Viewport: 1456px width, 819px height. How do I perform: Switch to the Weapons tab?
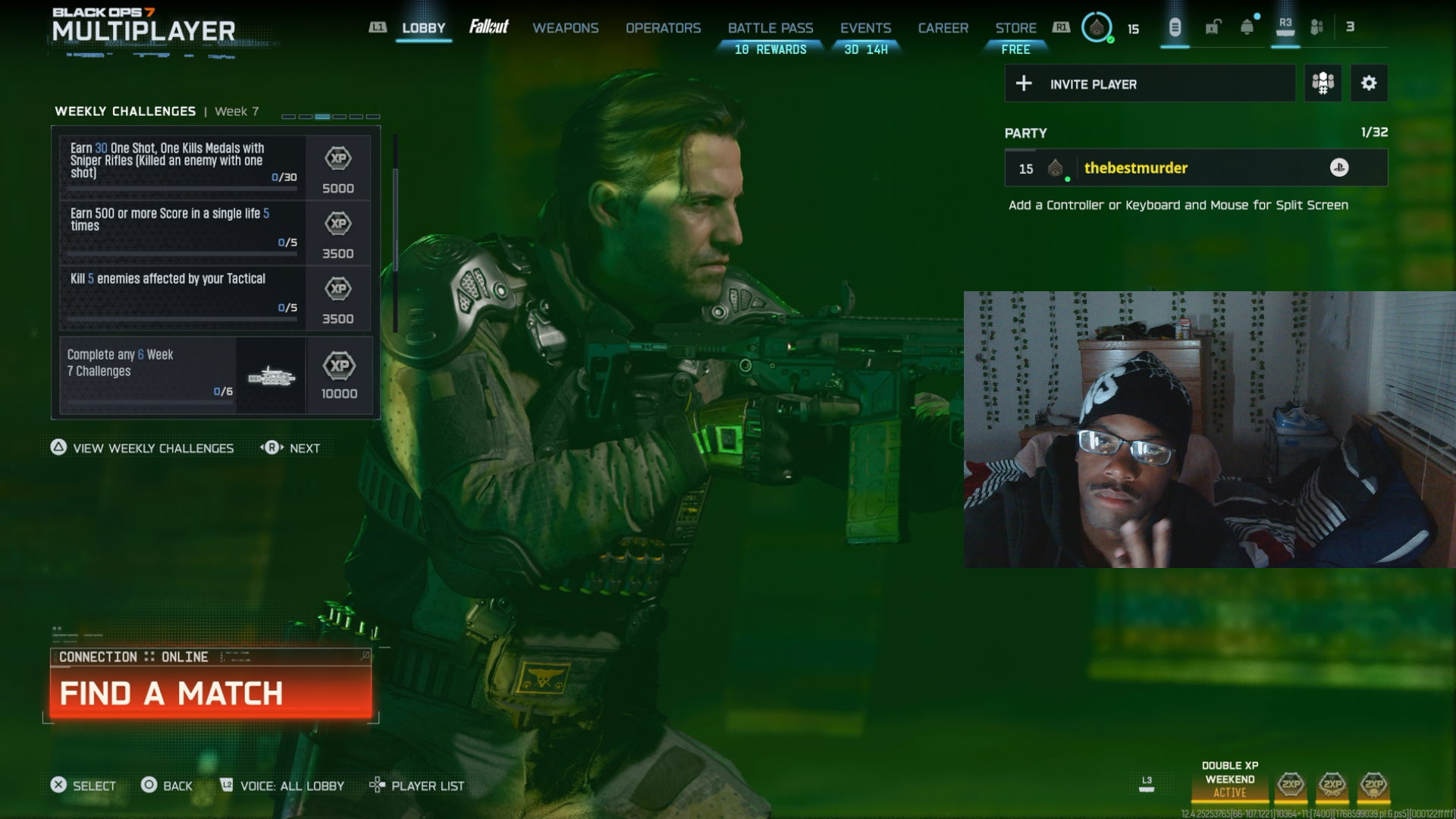point(566,28)
